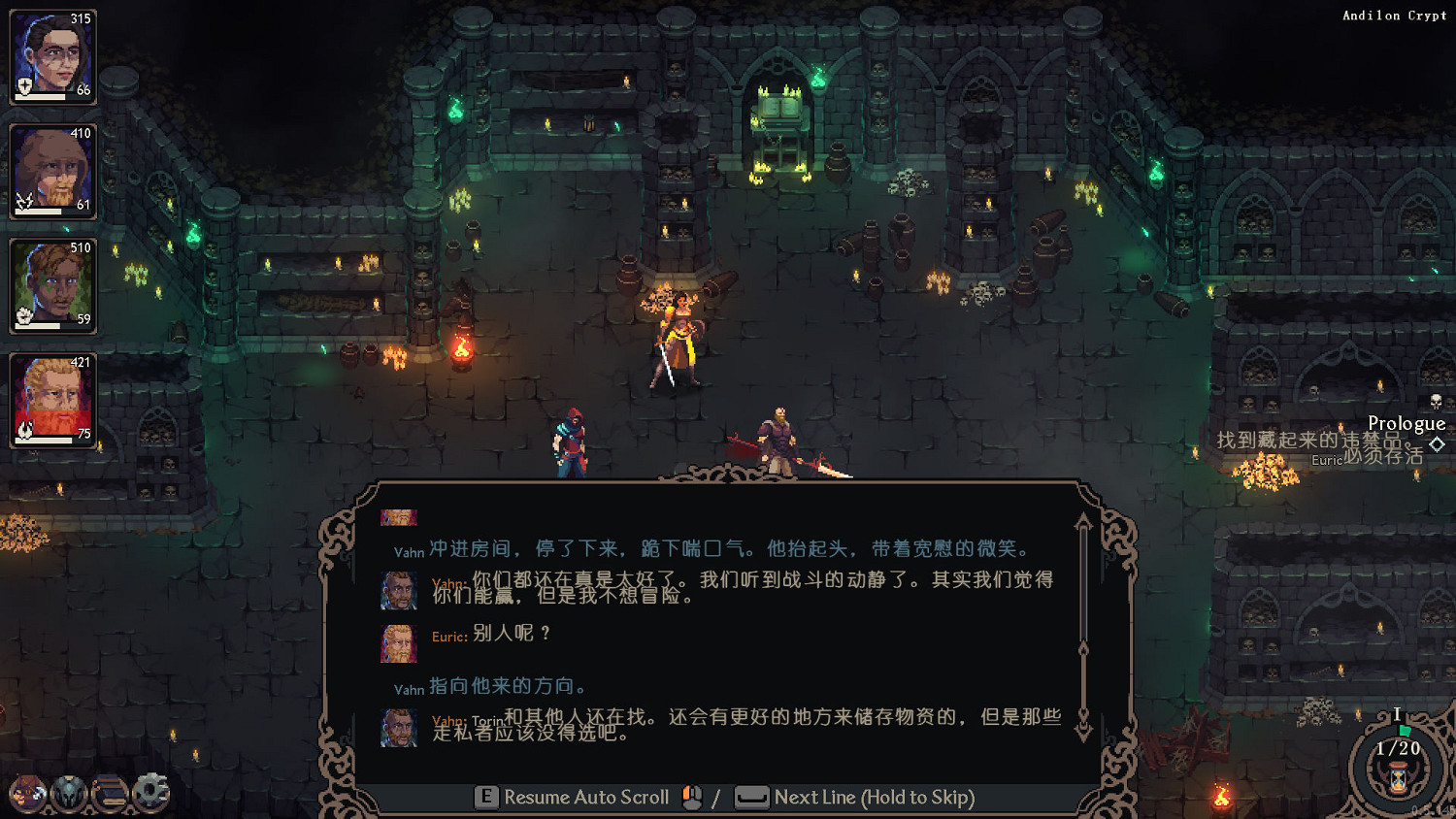Image resolution: width=1456 pixels, height=819 pixels.
Task: Click Euric's dialogue portrait
Action: [399, 643]
